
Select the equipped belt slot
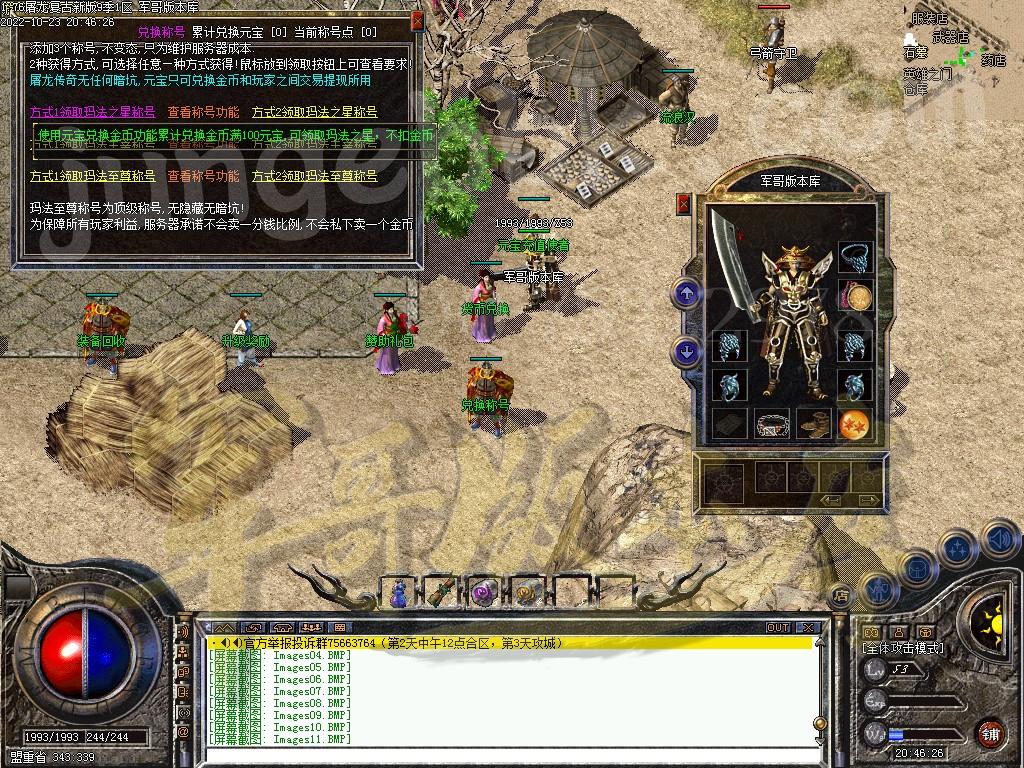coord(772,424)
